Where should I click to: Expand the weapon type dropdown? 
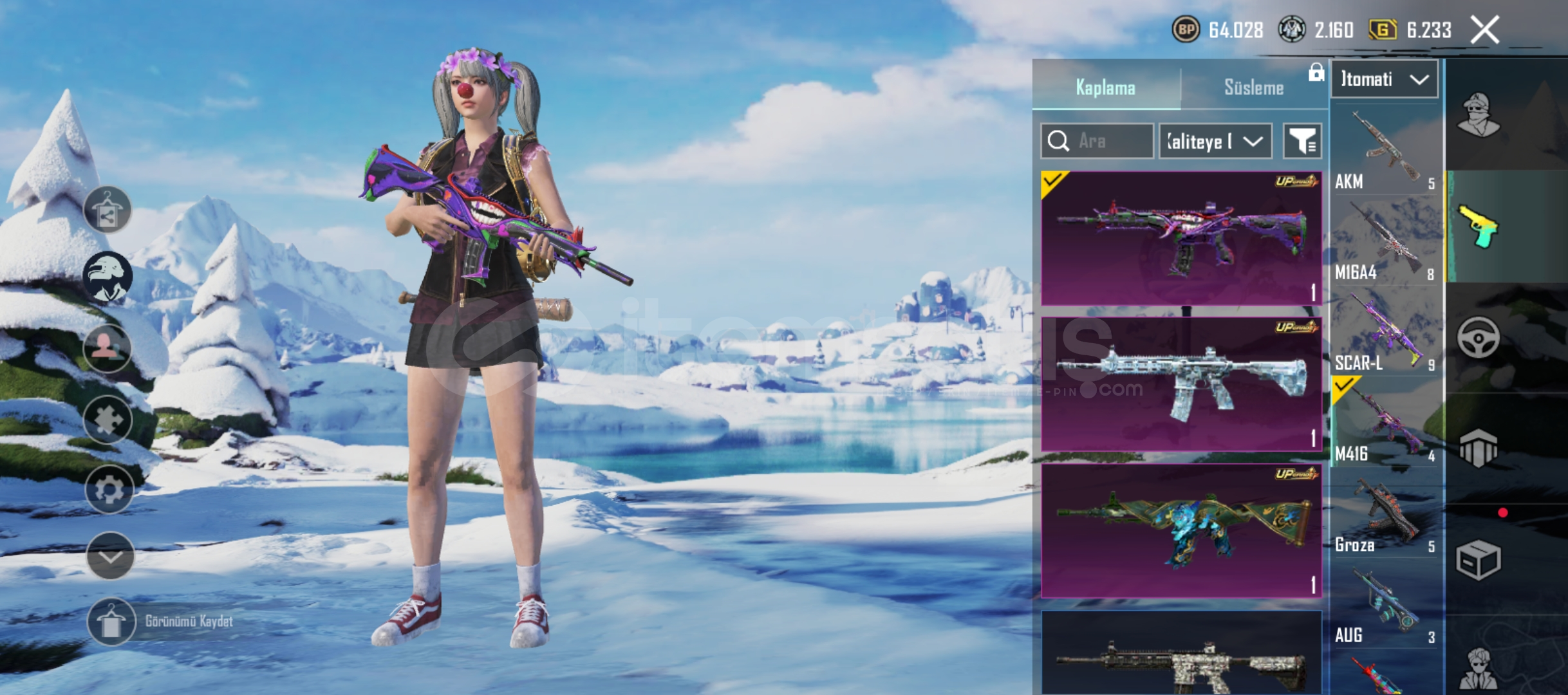pyautogui.click(x=1384, y=80)
